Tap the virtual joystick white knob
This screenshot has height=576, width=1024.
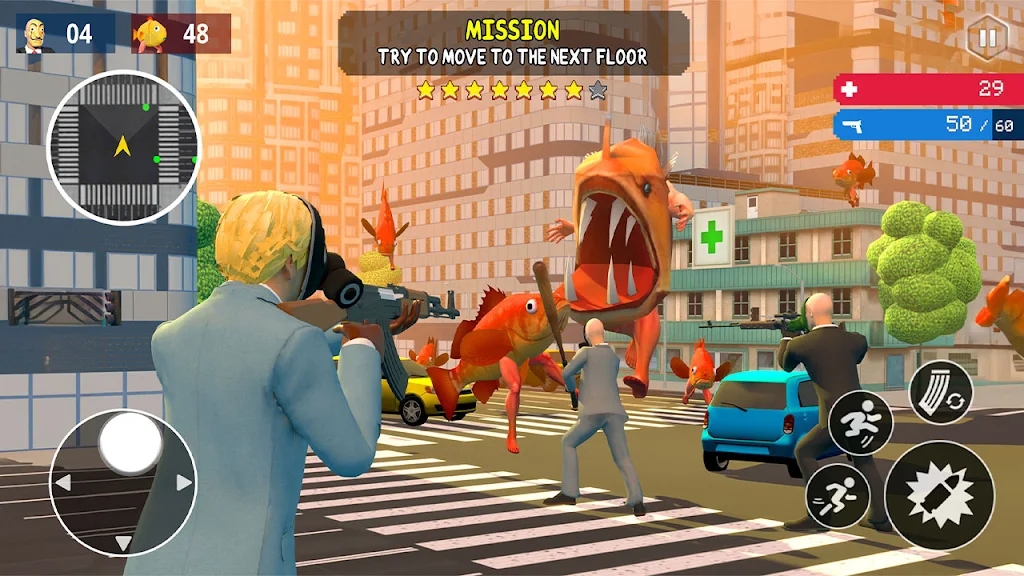[x=130, y=443]
